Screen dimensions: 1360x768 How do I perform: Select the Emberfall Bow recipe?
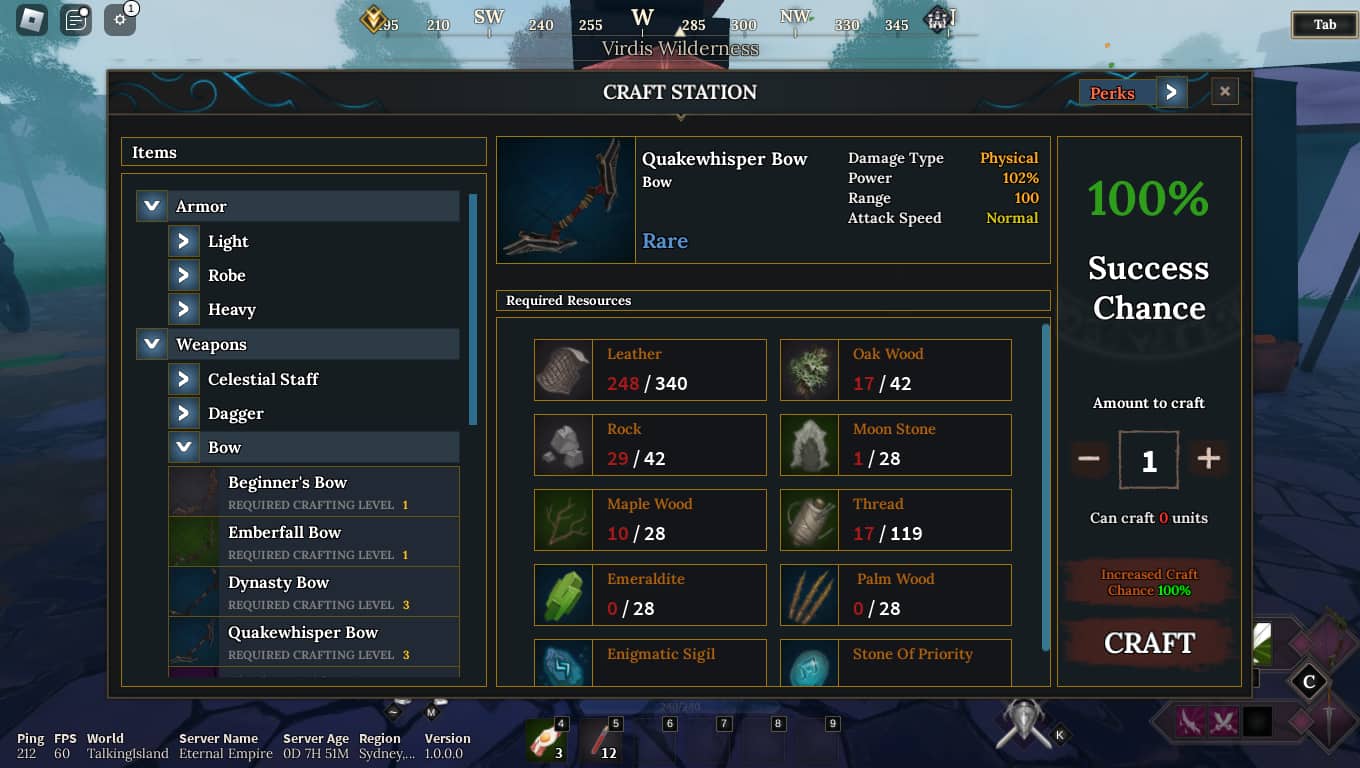click(x=313, y=542)
